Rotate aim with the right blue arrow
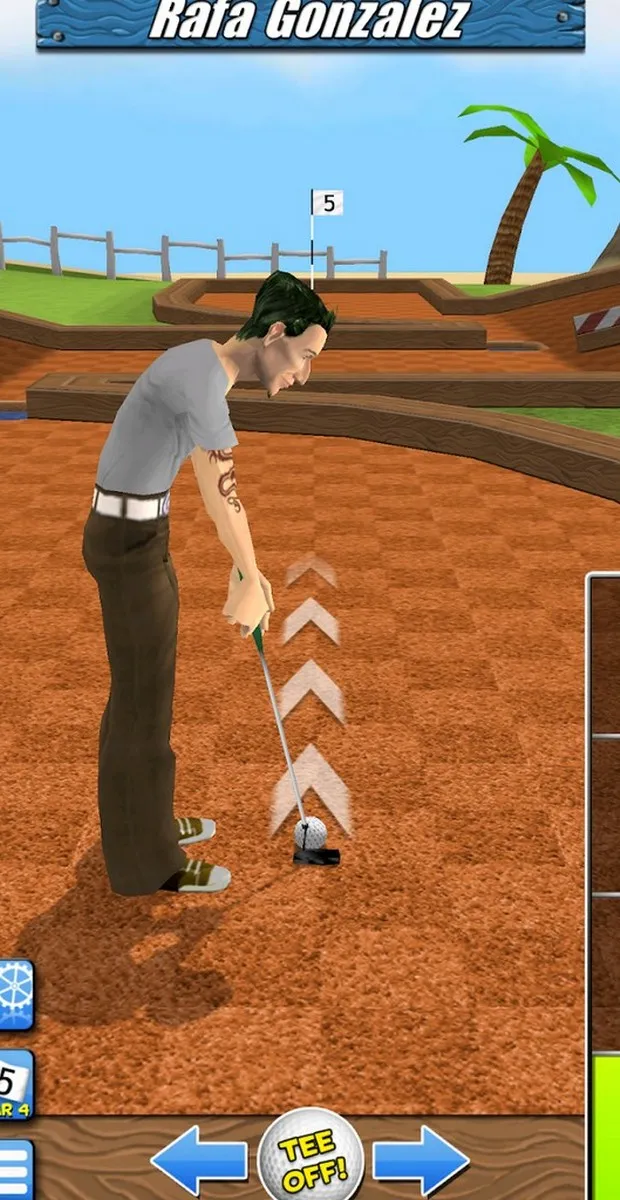620x1200 pixels. click(x=421, y=1161)
